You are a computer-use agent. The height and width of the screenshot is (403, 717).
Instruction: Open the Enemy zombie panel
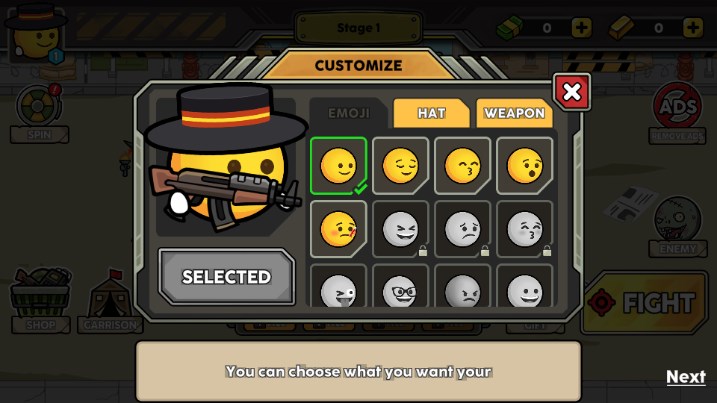(x=677, y=226)
